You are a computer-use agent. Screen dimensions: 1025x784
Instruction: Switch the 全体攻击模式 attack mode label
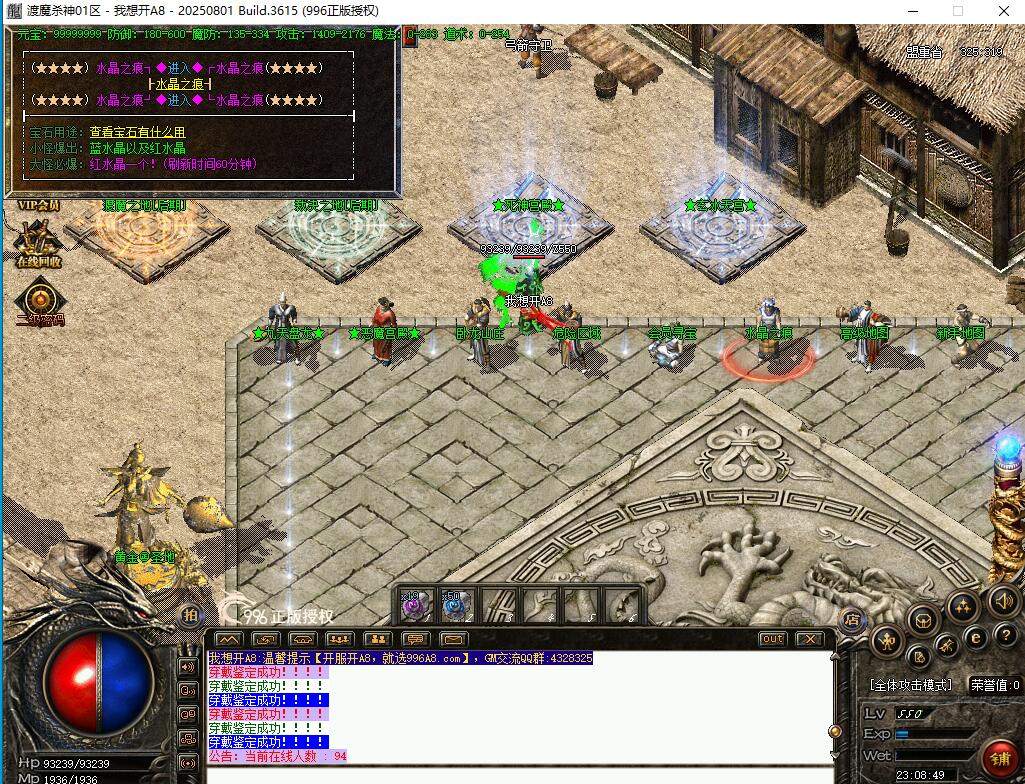click(x=910, y=685)
